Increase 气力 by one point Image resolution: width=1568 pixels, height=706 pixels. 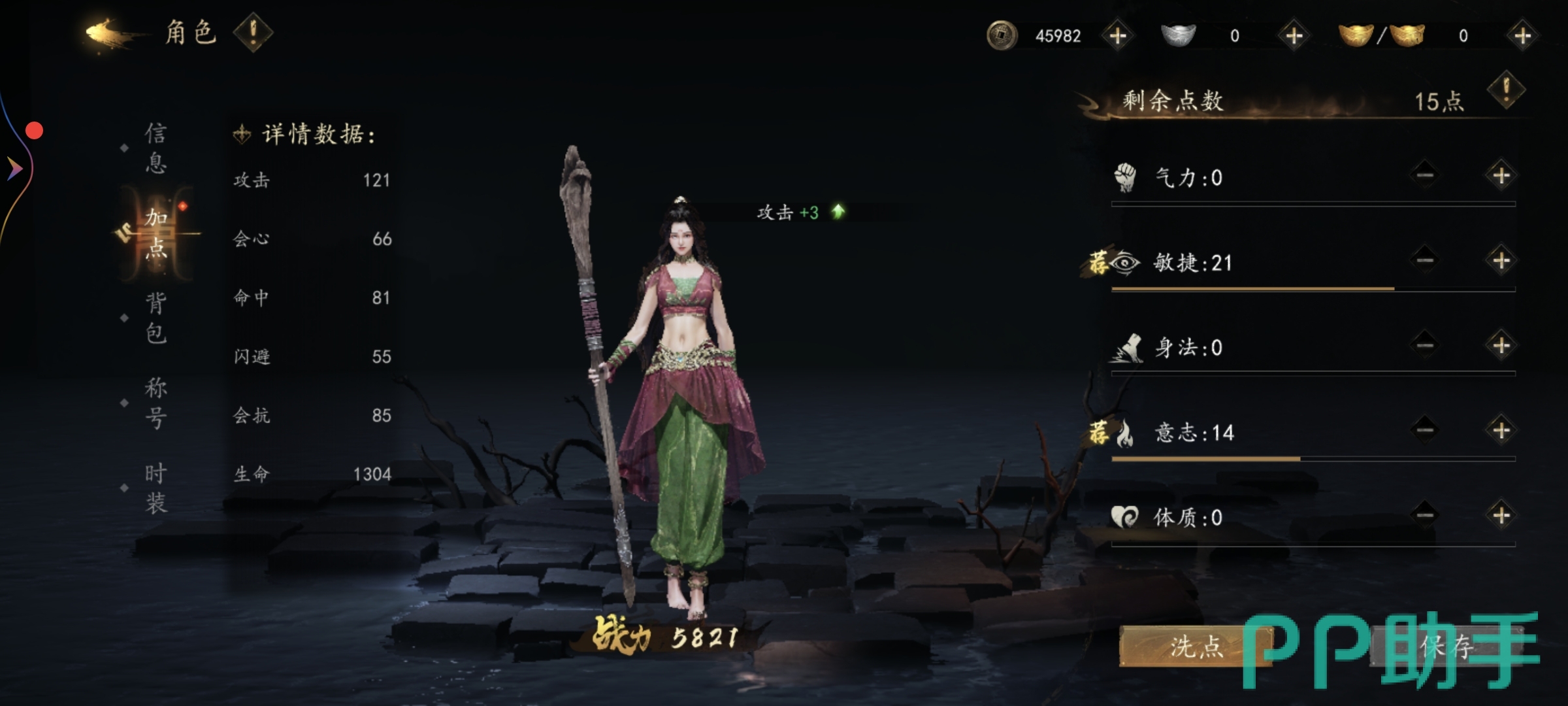click(x=1501, y=175)
